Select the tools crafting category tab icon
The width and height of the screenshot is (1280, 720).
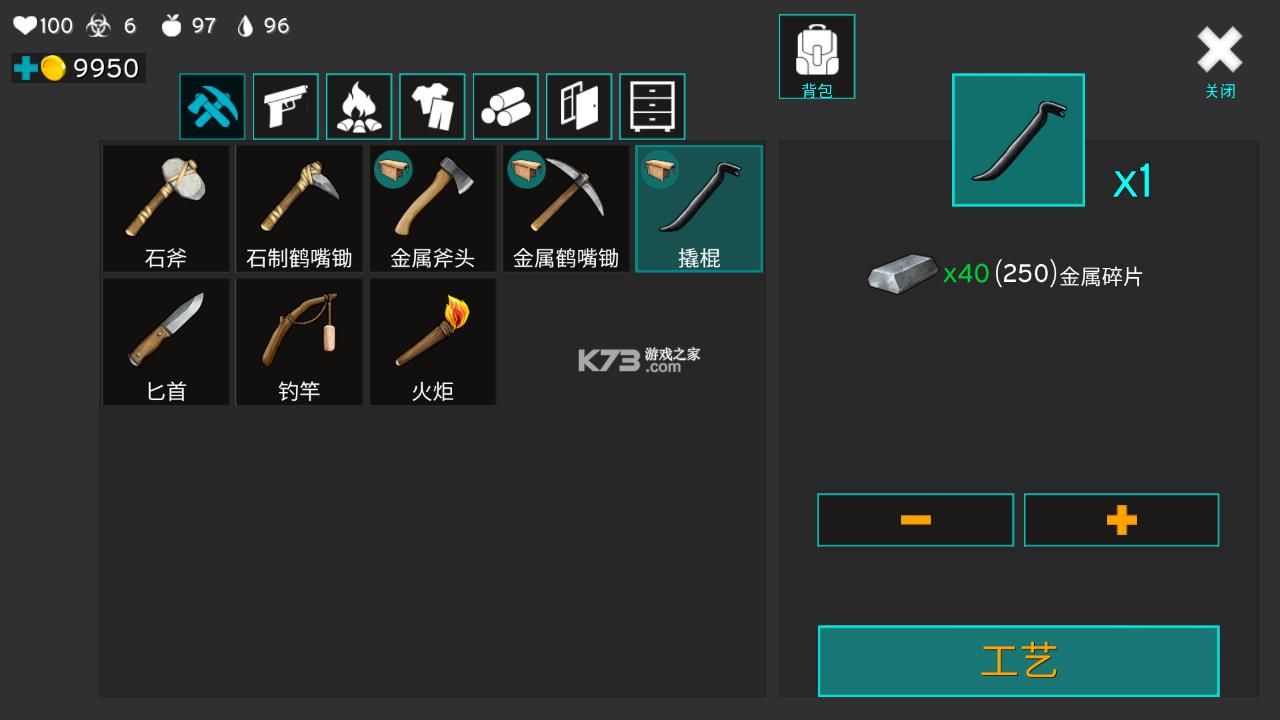212,106
